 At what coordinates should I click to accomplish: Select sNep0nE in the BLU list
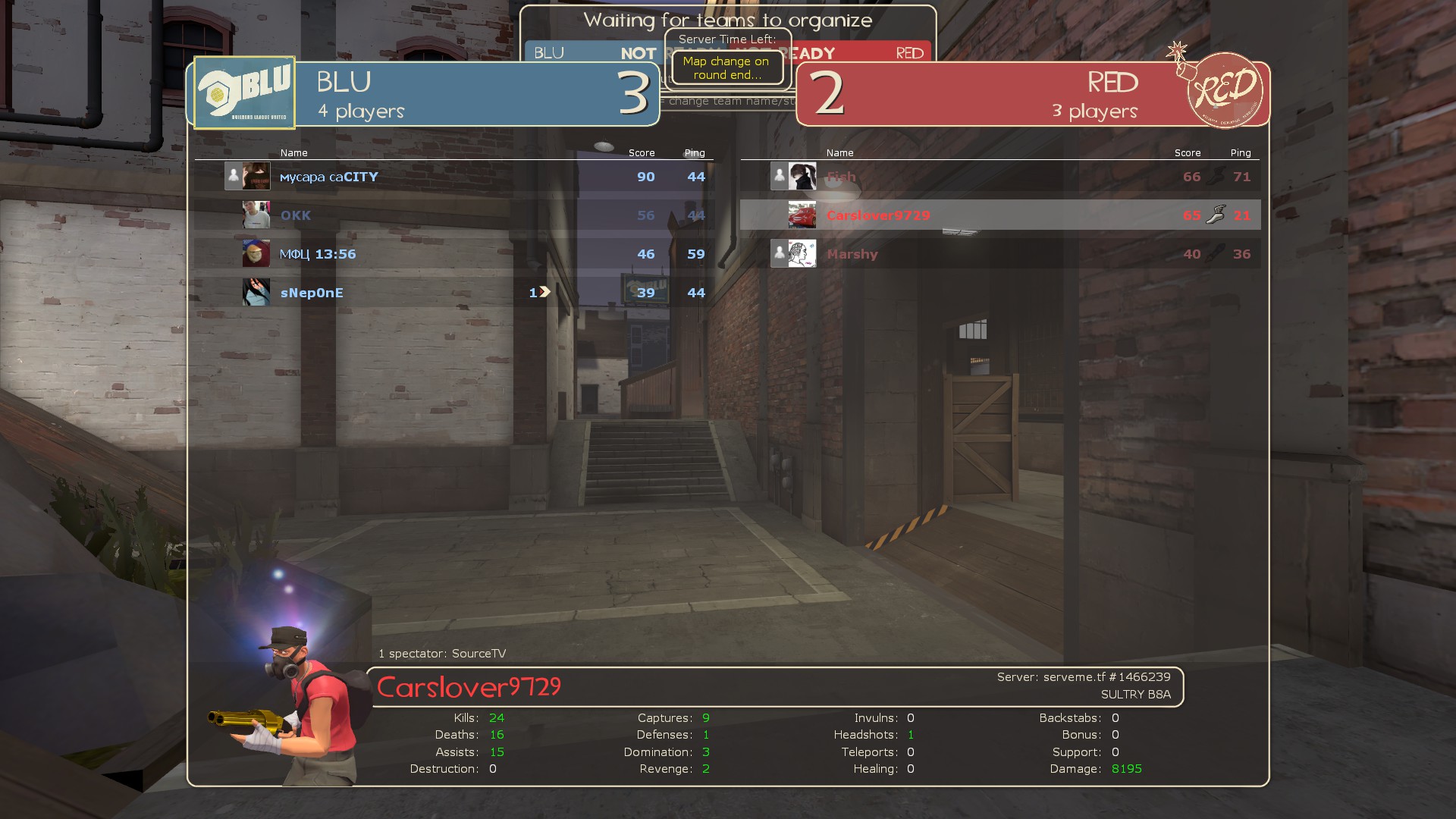click(312, 293)
